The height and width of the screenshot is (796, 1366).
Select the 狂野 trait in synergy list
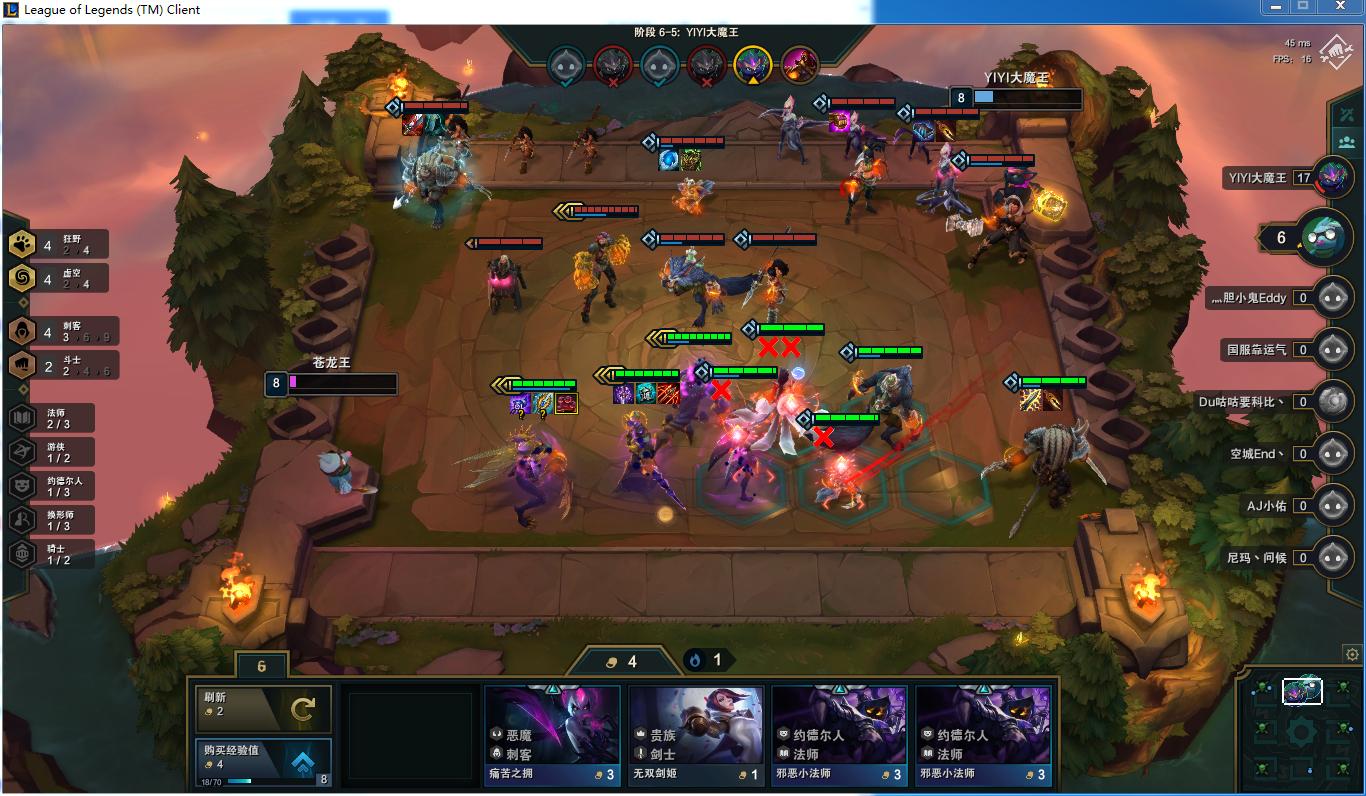pyautogui.click(x=58, y=245)
